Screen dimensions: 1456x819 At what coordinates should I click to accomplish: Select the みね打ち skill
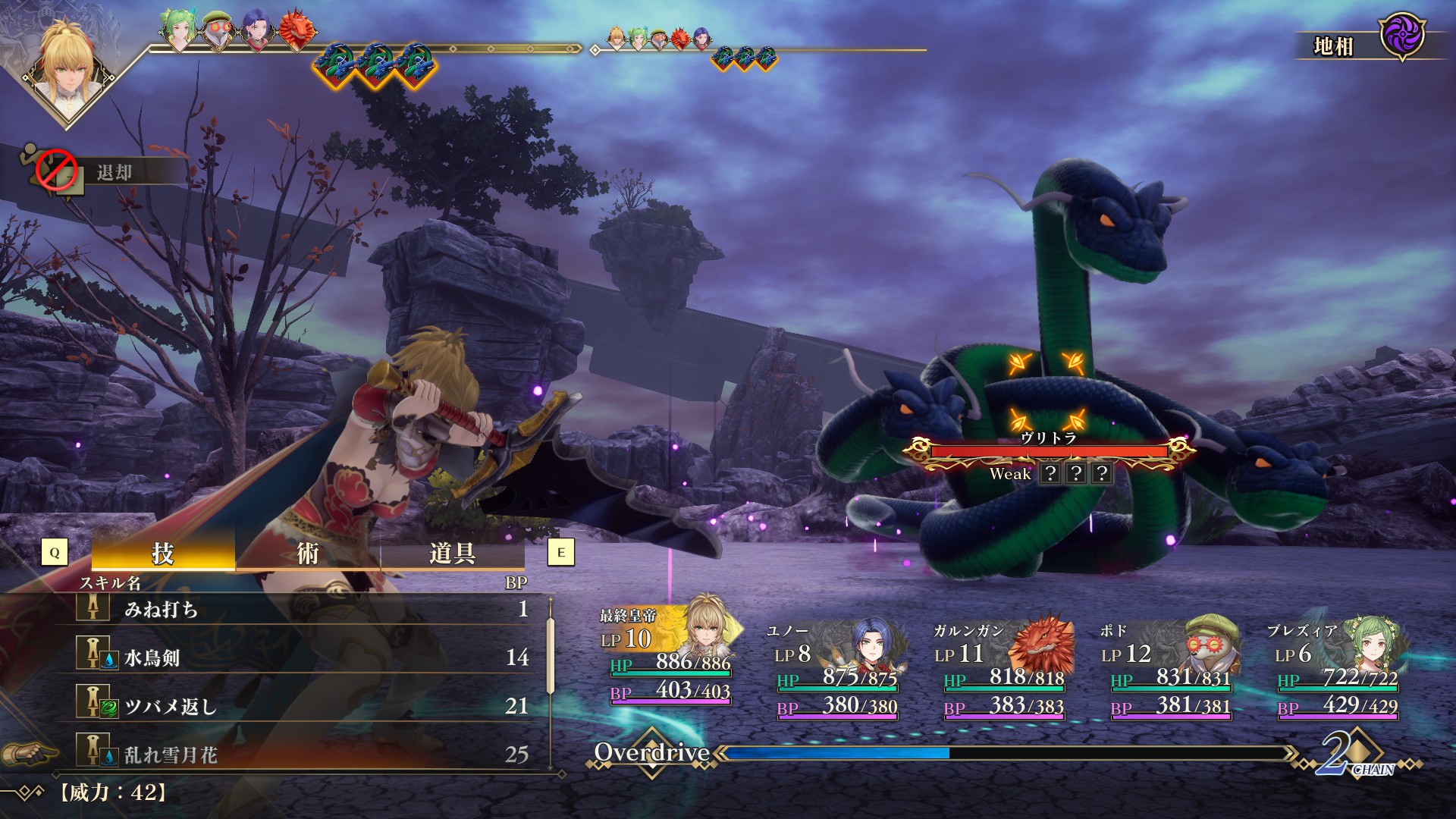303,609
